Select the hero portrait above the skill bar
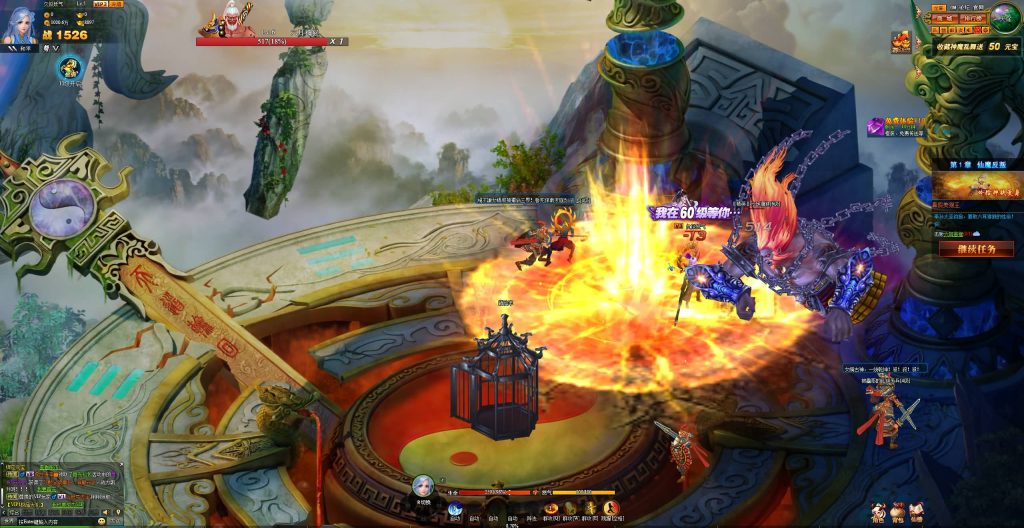This screenshot has height=528, width=1024. pos(423,486)
